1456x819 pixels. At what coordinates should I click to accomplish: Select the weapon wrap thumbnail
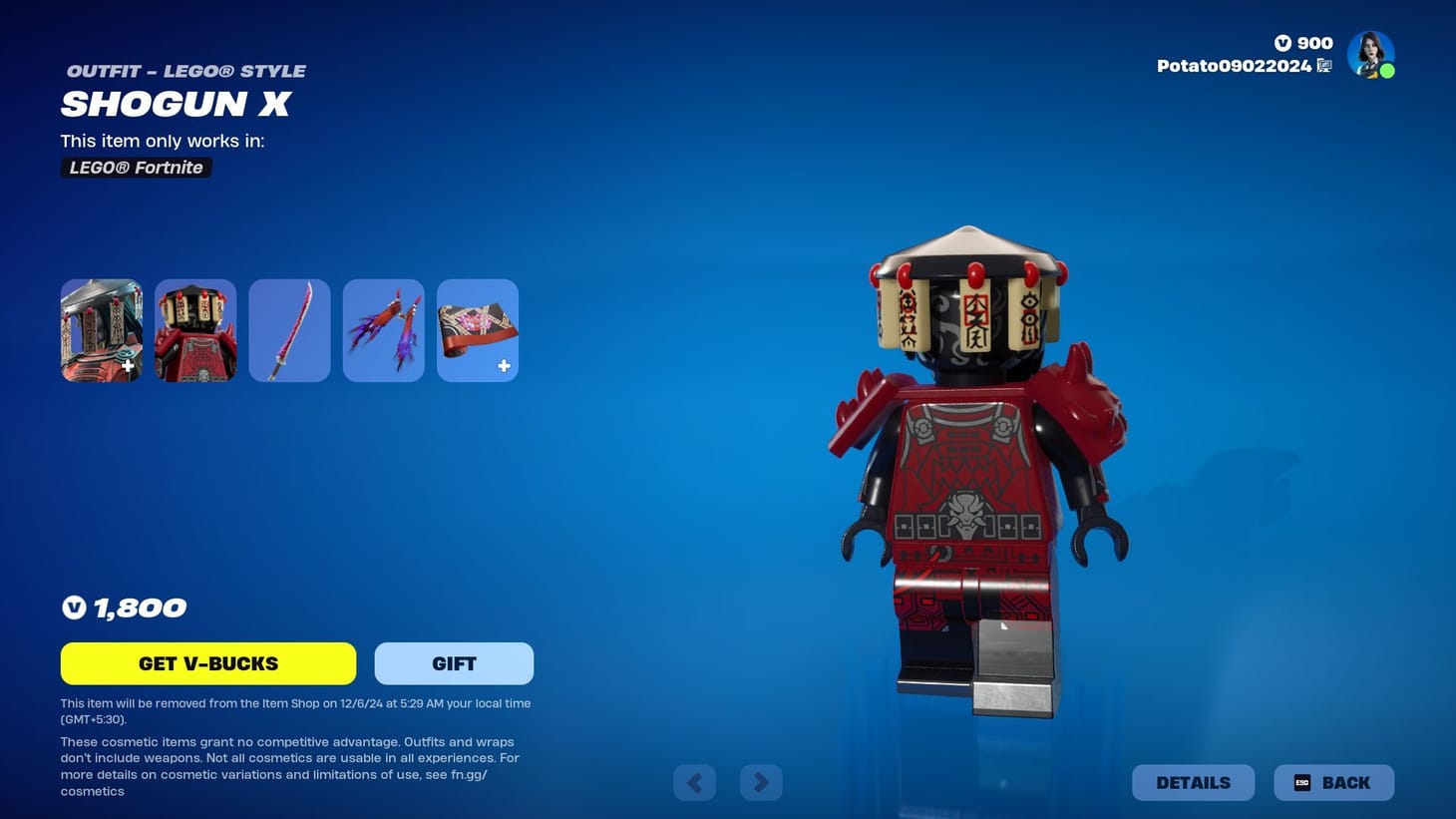[477, 329]
